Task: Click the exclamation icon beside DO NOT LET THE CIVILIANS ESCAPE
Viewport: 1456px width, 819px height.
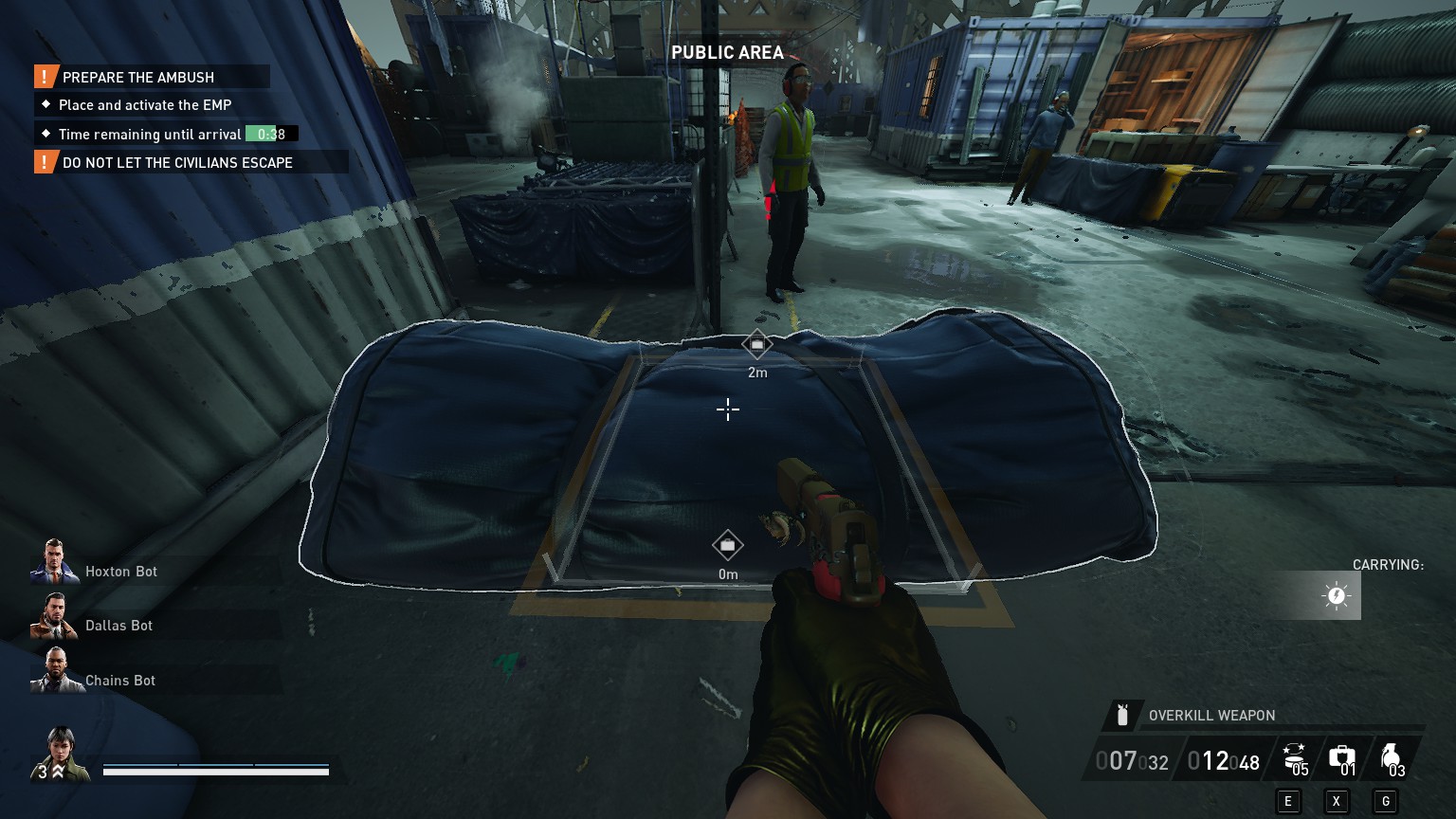Action: pos(42,162)
